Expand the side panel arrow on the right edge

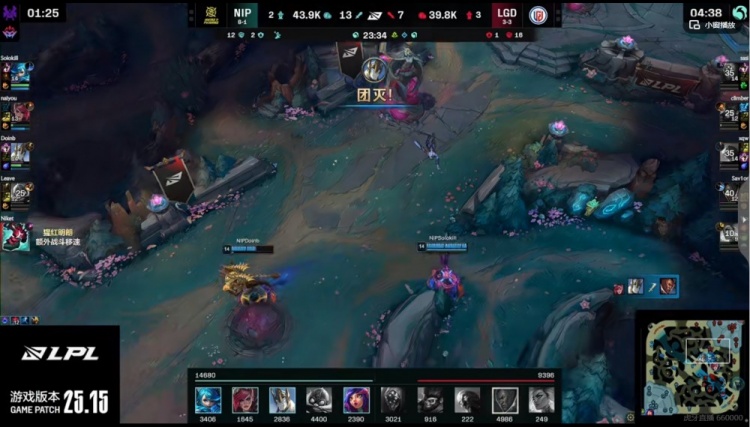[x=744, y=220]
